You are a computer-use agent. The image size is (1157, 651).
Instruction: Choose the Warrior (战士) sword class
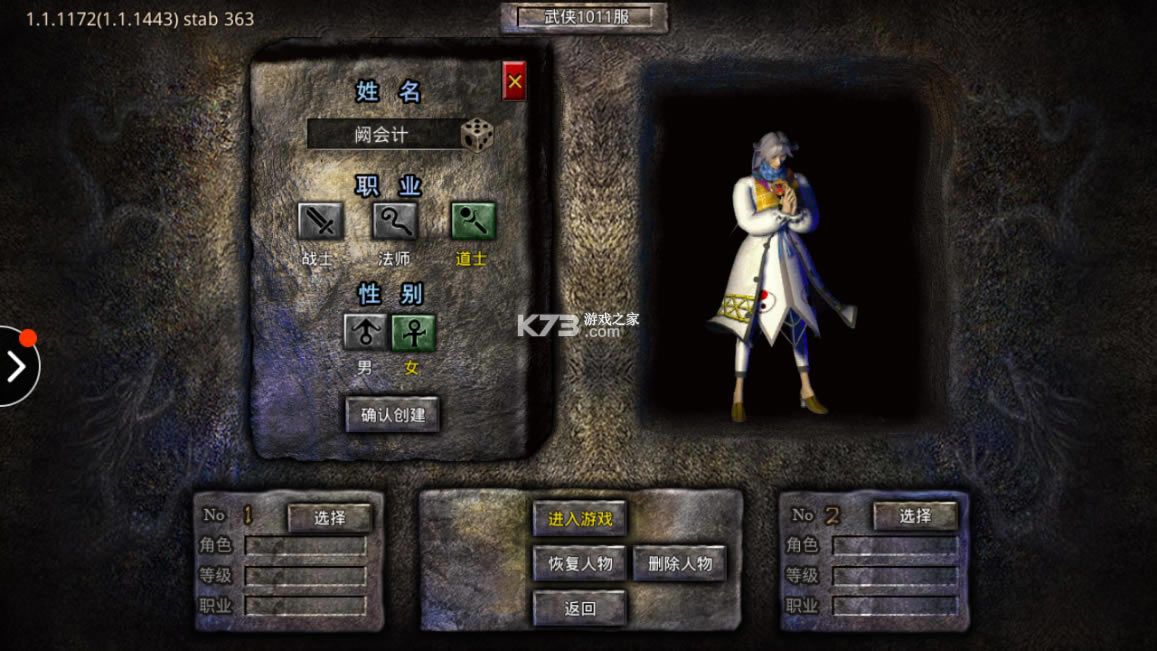coord(320,221)
